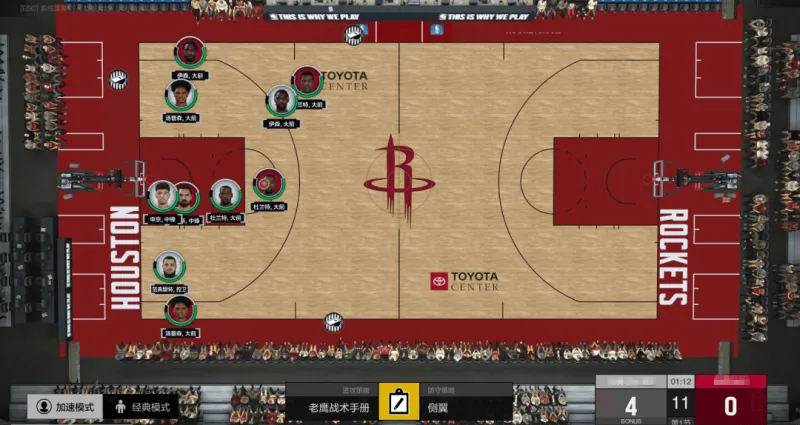
Task: Select the 范弗里特 point guard token
Action: pos(169,267)
